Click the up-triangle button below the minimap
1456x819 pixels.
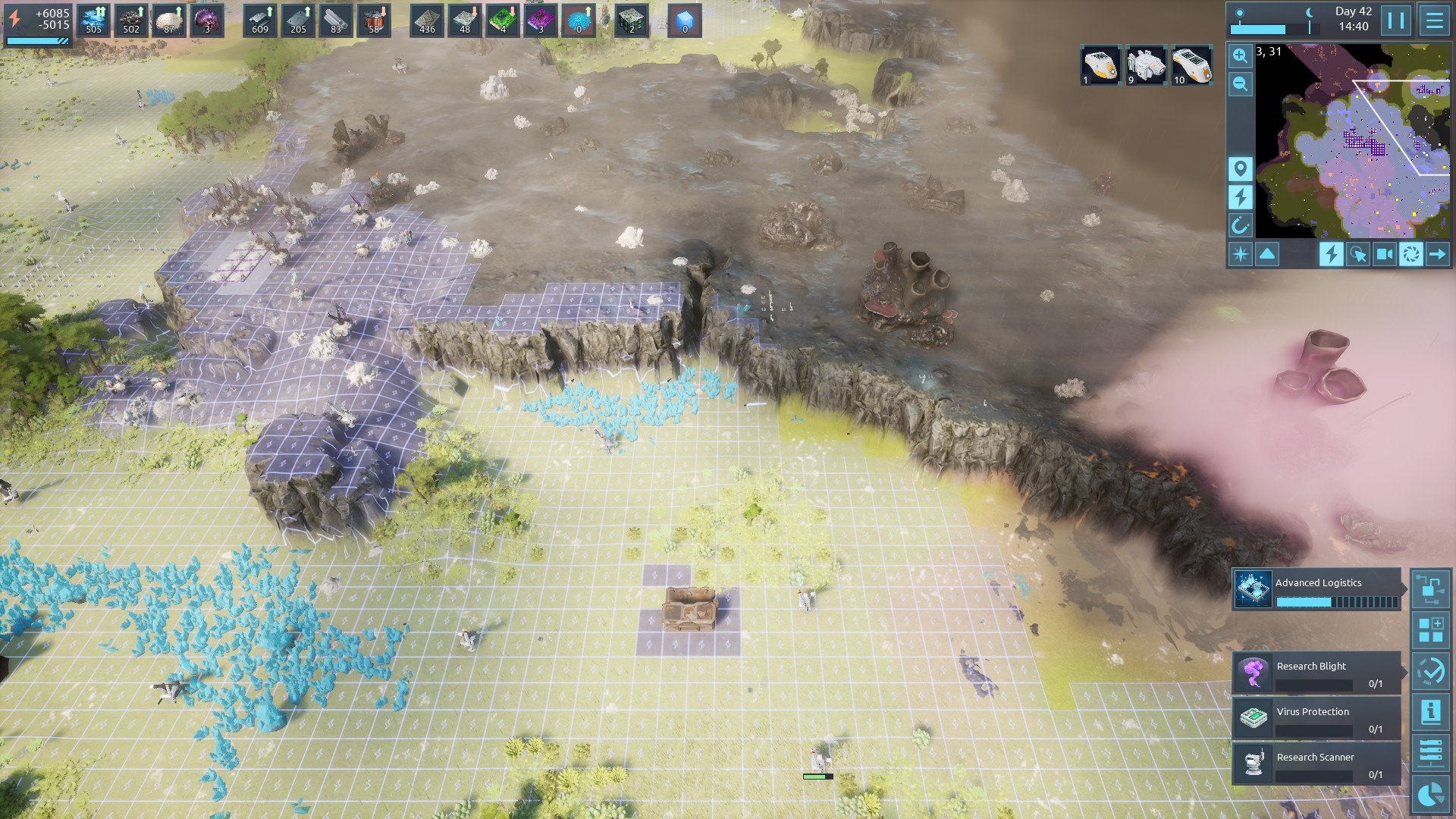1267,255
